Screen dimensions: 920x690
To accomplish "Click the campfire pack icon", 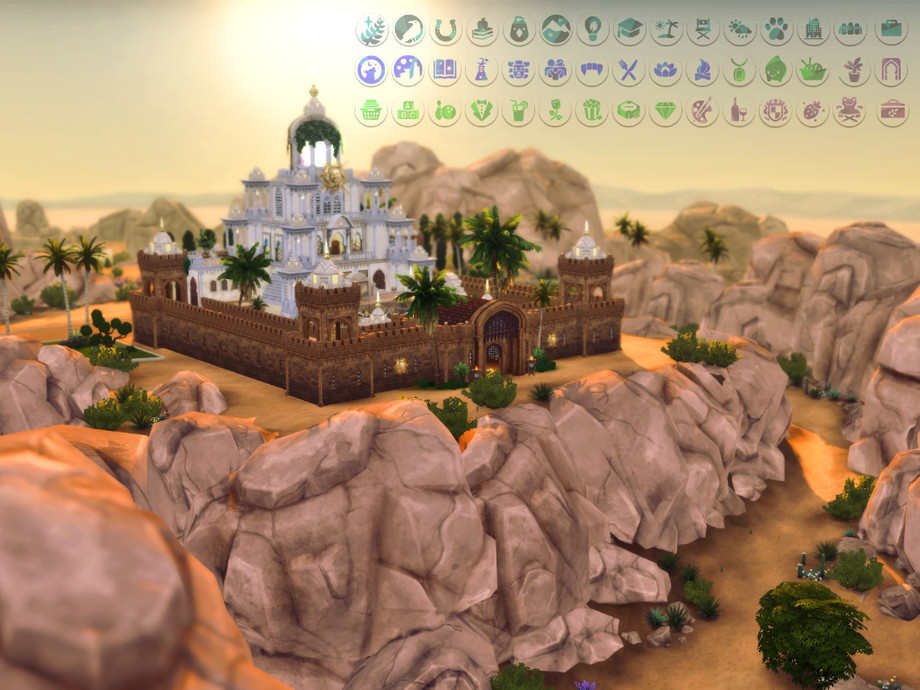I will coord(702,70).
